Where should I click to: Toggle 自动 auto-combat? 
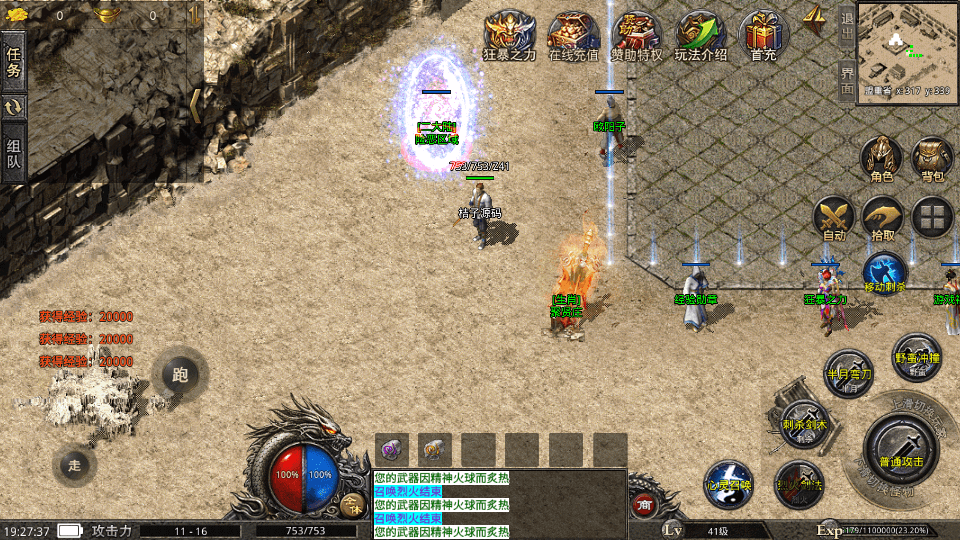coord(833,219)
